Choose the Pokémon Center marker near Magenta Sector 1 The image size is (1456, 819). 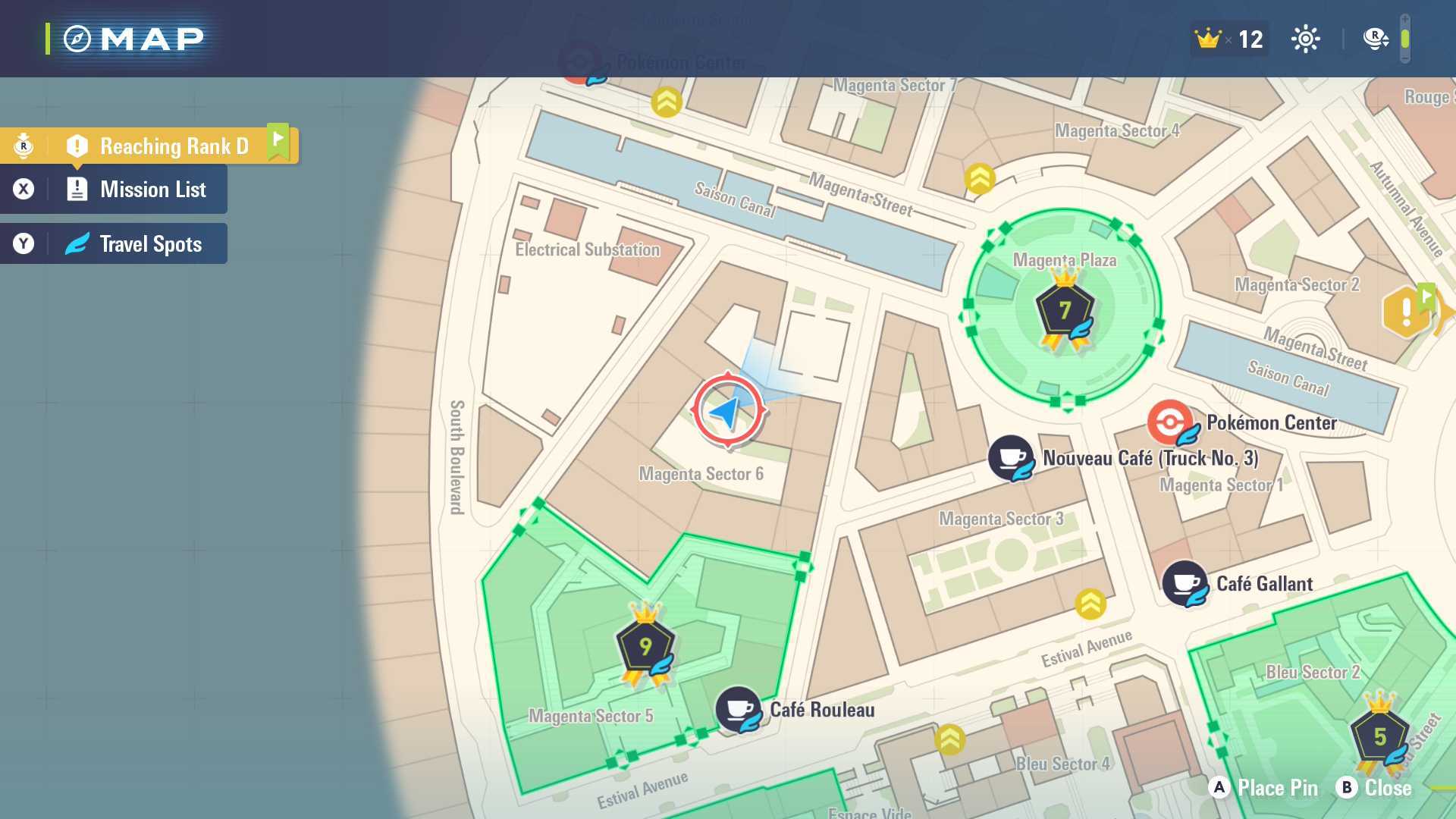click(x=1170, y=422)
